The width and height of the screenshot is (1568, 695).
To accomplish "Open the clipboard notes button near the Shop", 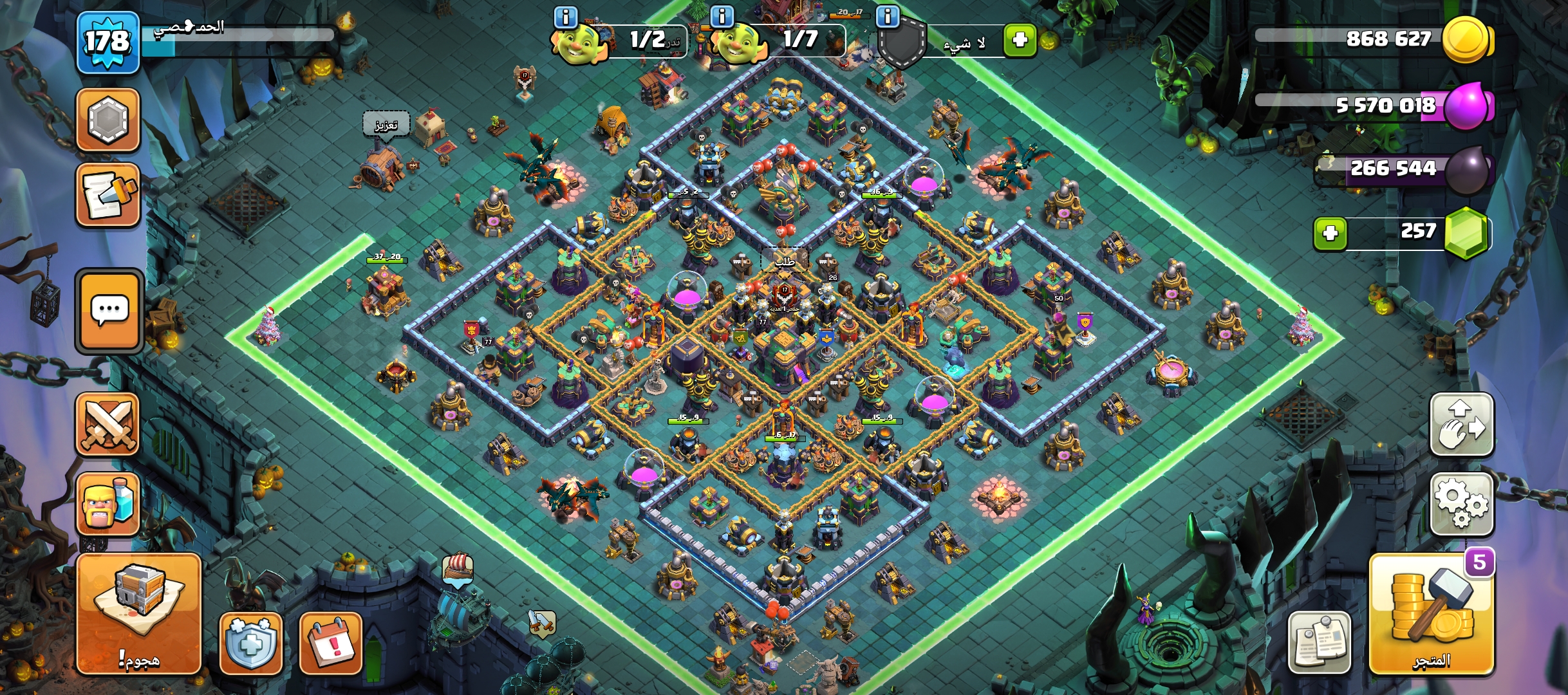I will pyautogui.click(x=1319, y=642).
